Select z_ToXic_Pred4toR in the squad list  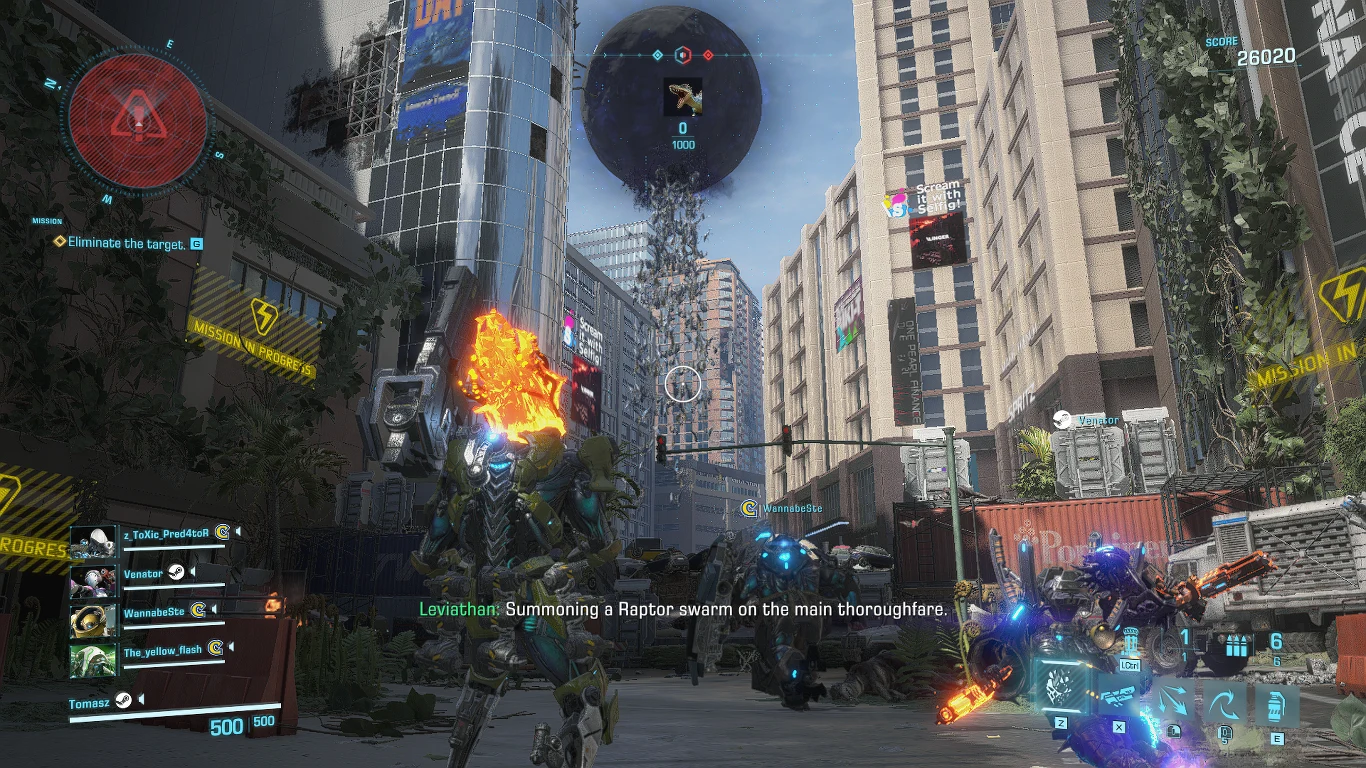166,533
